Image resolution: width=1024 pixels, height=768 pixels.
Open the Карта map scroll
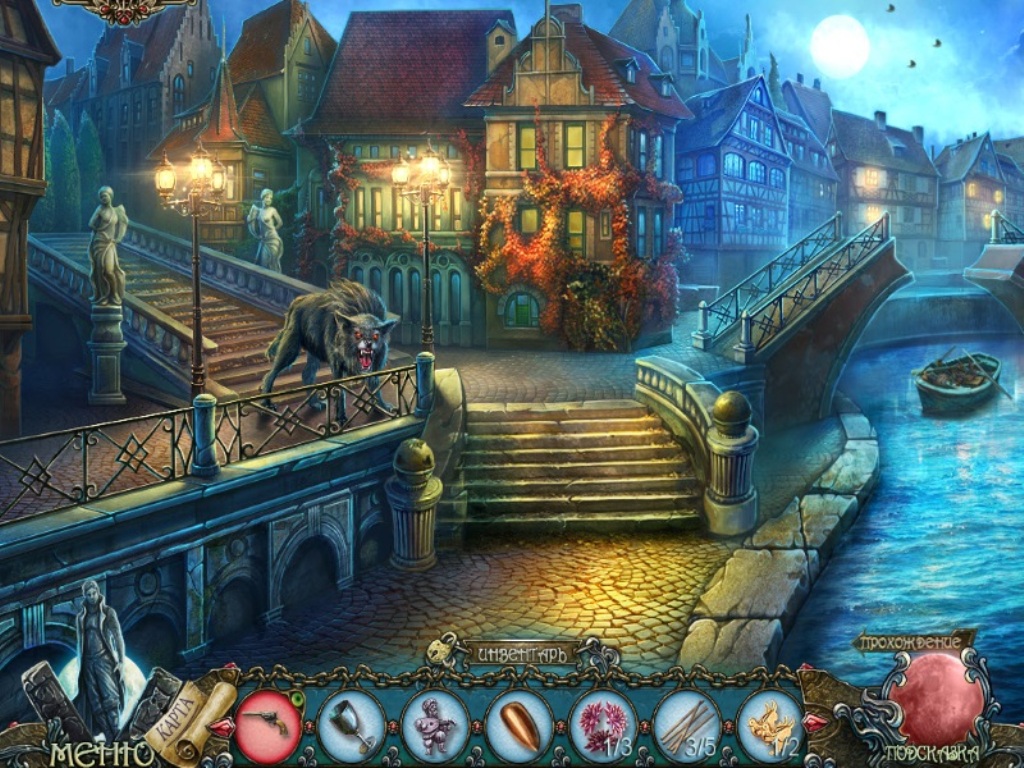click(188, 712)
